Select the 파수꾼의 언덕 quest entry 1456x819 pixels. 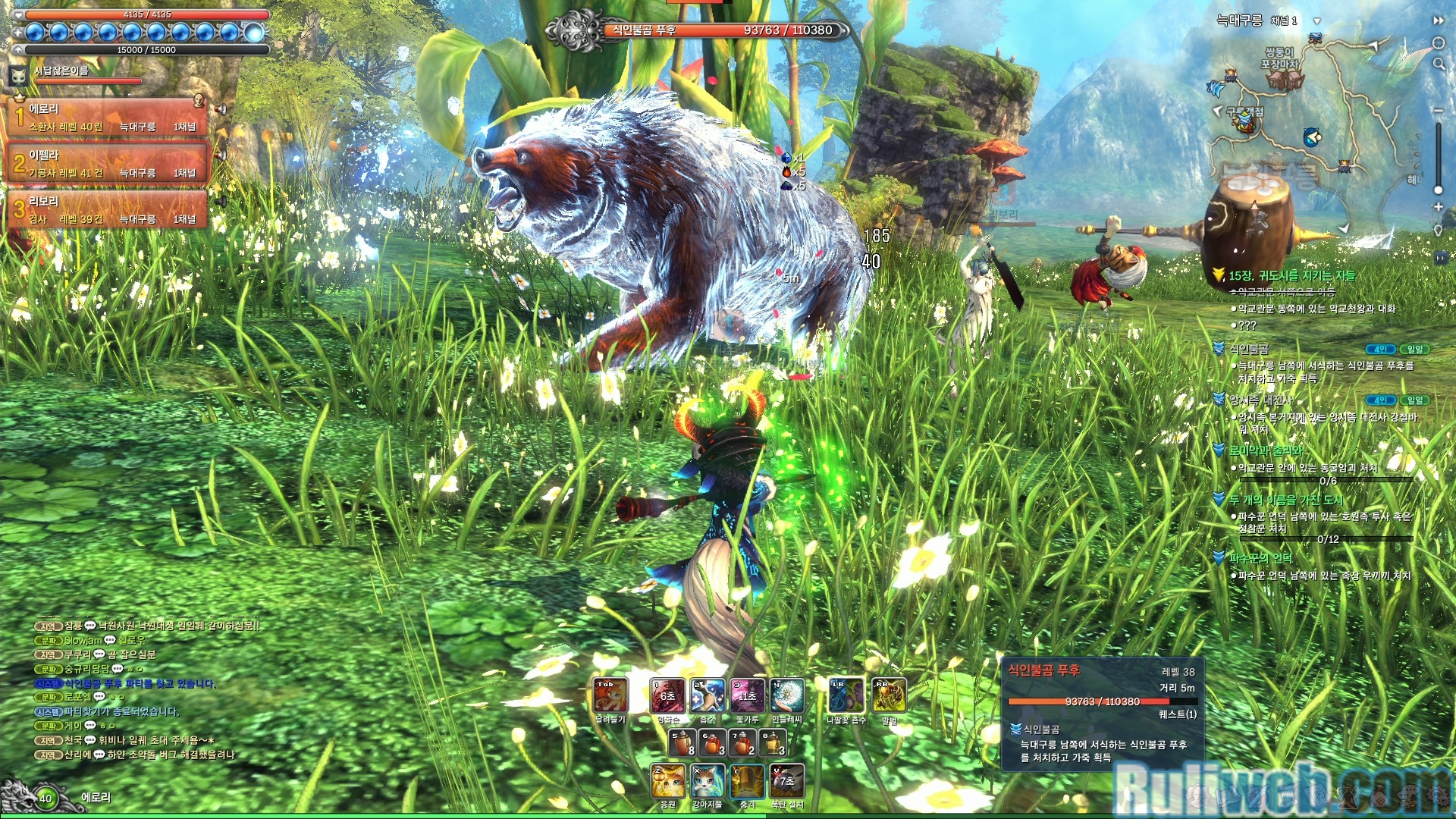pyautogui.click(x=1260, y=558)
